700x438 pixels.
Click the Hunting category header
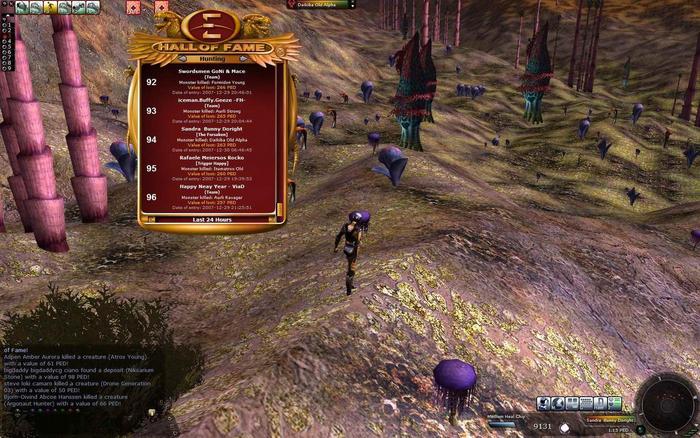[x=212, y=59]
